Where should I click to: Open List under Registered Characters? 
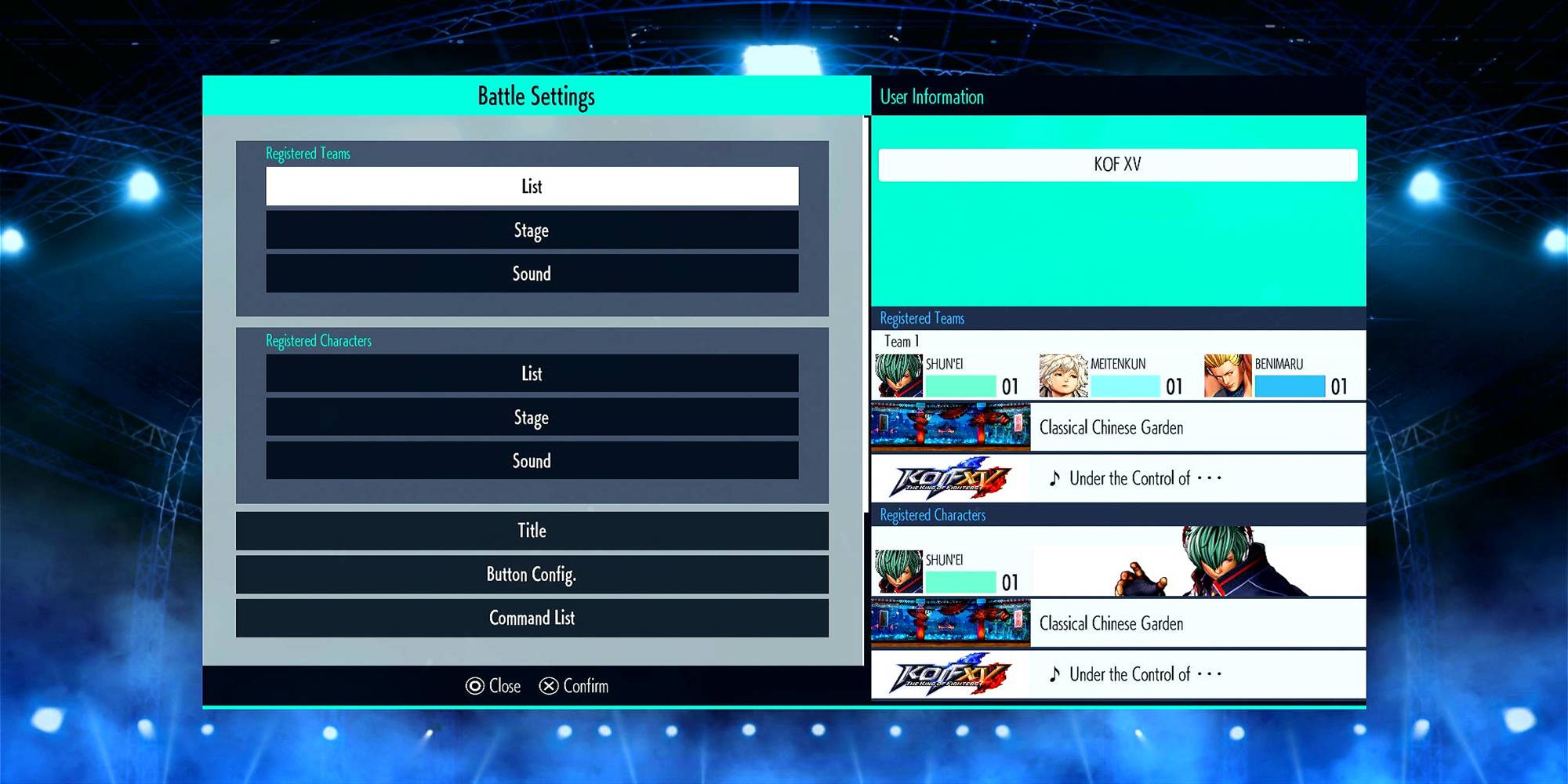tap(532, 374)
